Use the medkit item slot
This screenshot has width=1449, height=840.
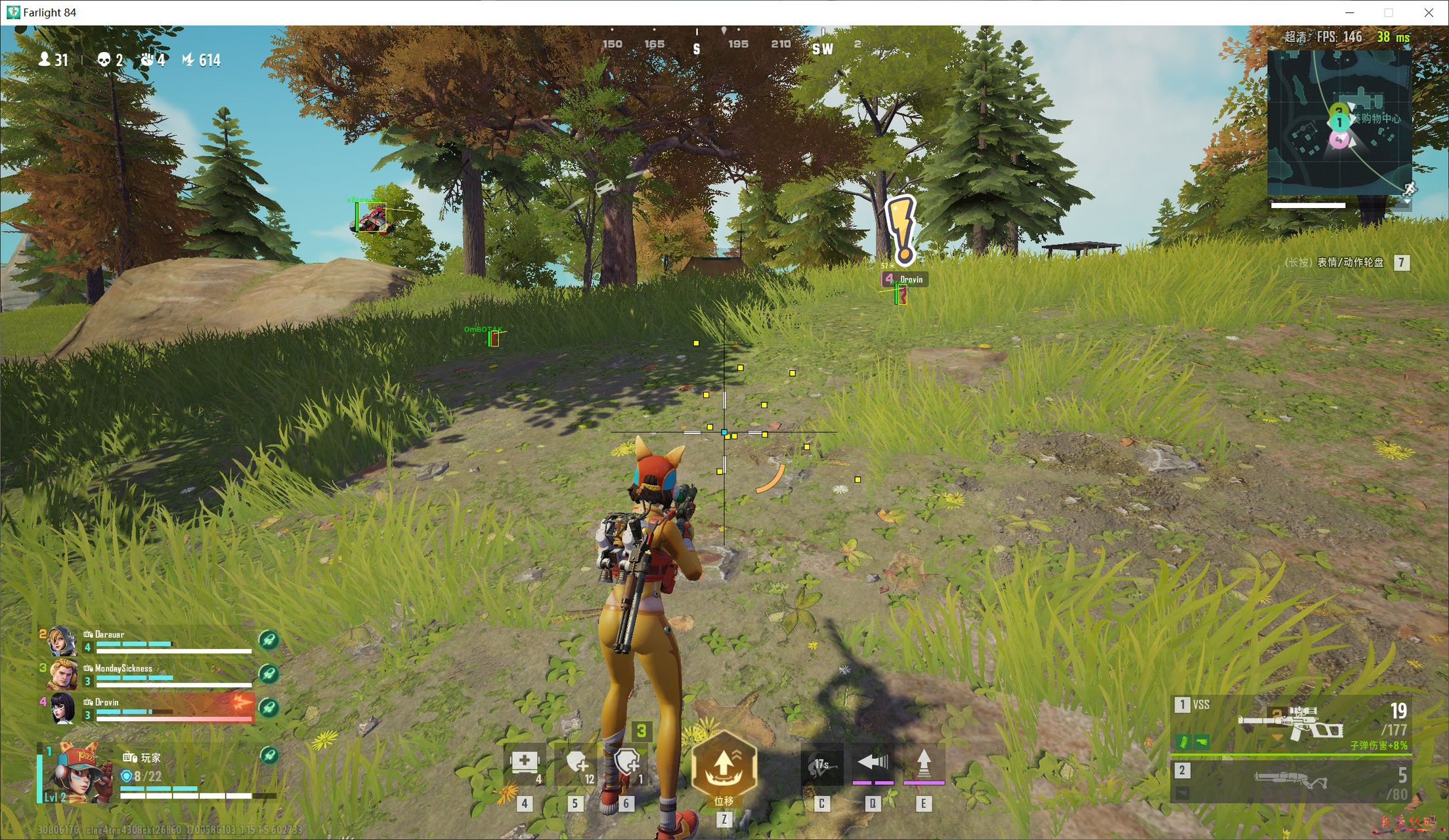point(525,764)
